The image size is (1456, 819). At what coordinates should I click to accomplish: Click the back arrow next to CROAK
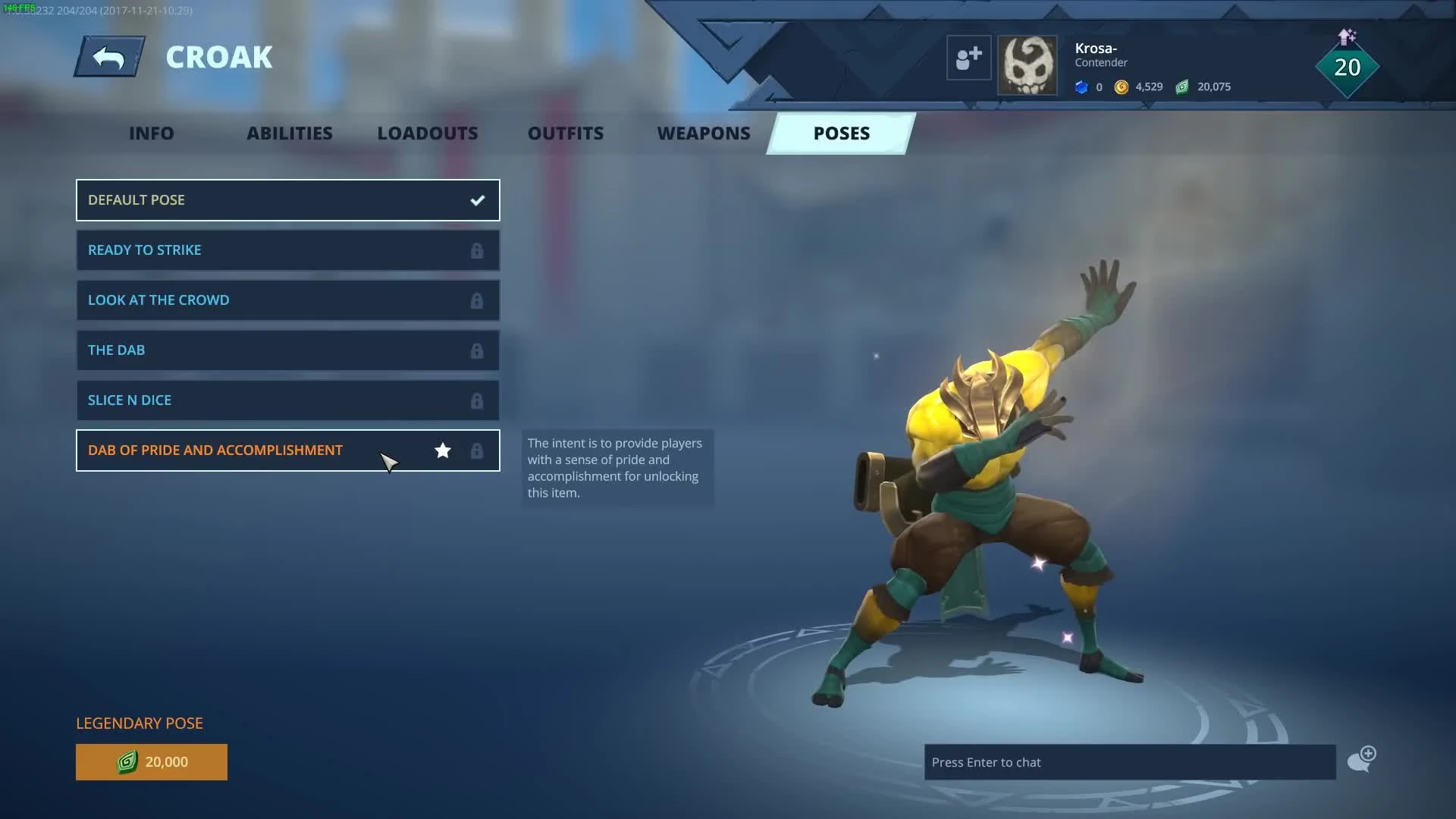click(x=108, y=56)
